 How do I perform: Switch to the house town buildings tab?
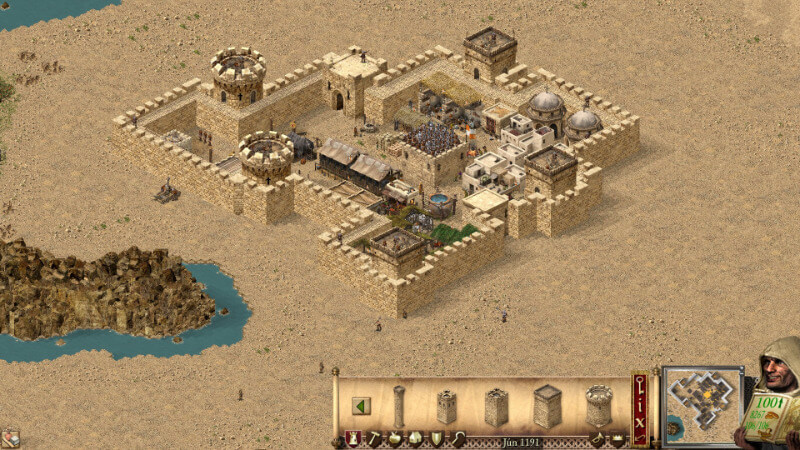point(415,439)
